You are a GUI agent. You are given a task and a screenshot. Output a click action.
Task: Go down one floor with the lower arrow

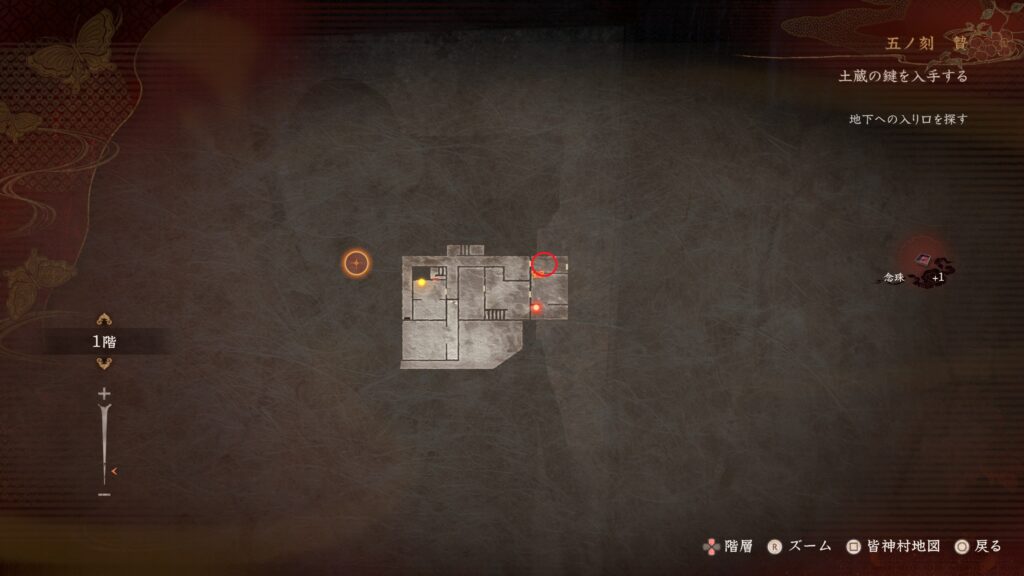104,363
